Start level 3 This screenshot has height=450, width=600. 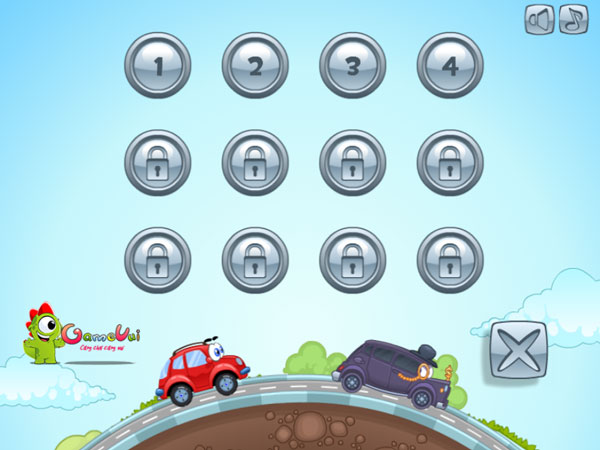[352, 66]
